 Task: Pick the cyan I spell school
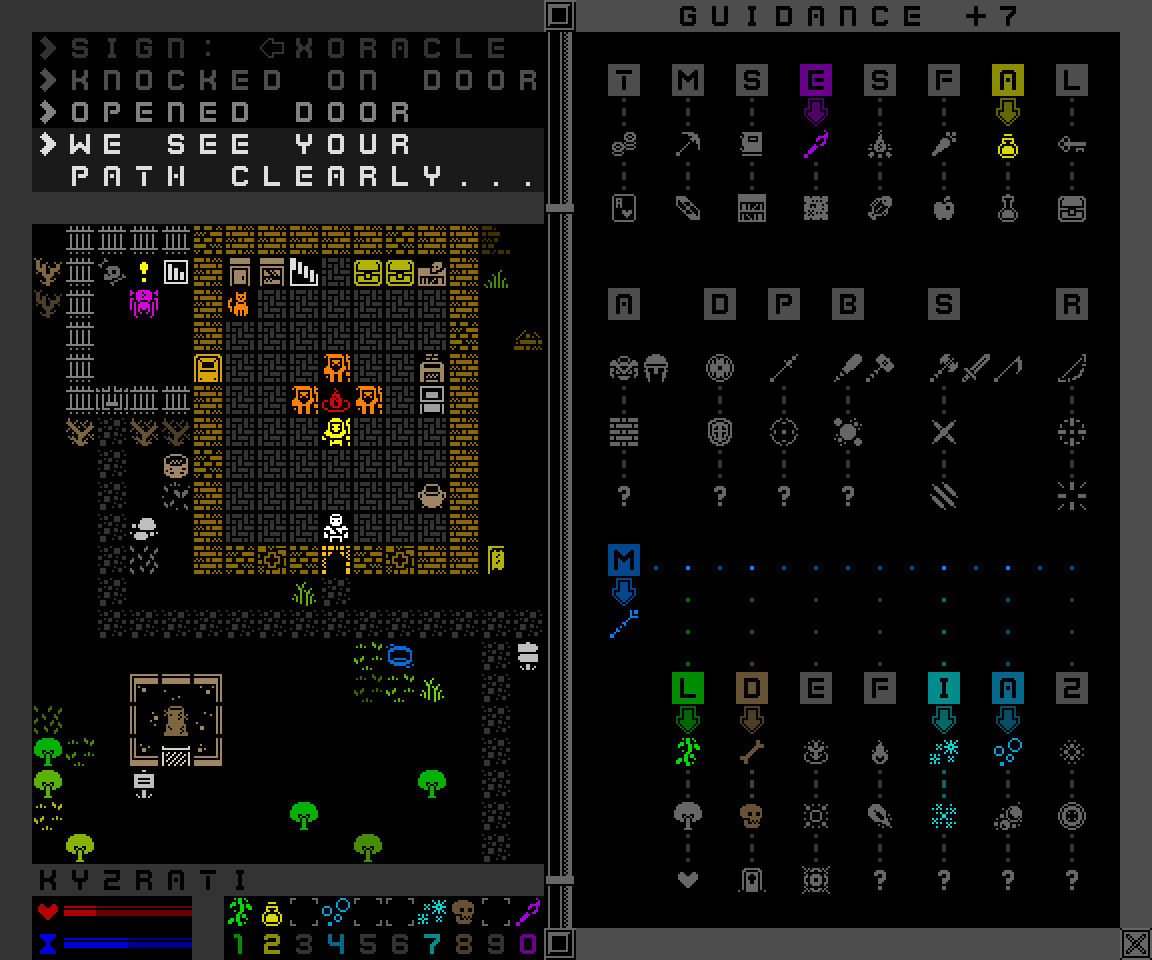(943, 688)
